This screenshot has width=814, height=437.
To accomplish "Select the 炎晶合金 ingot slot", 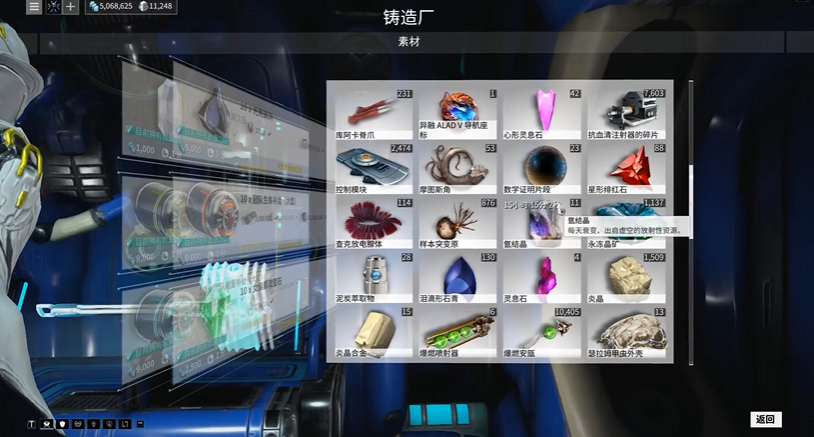I will (373, 332).
